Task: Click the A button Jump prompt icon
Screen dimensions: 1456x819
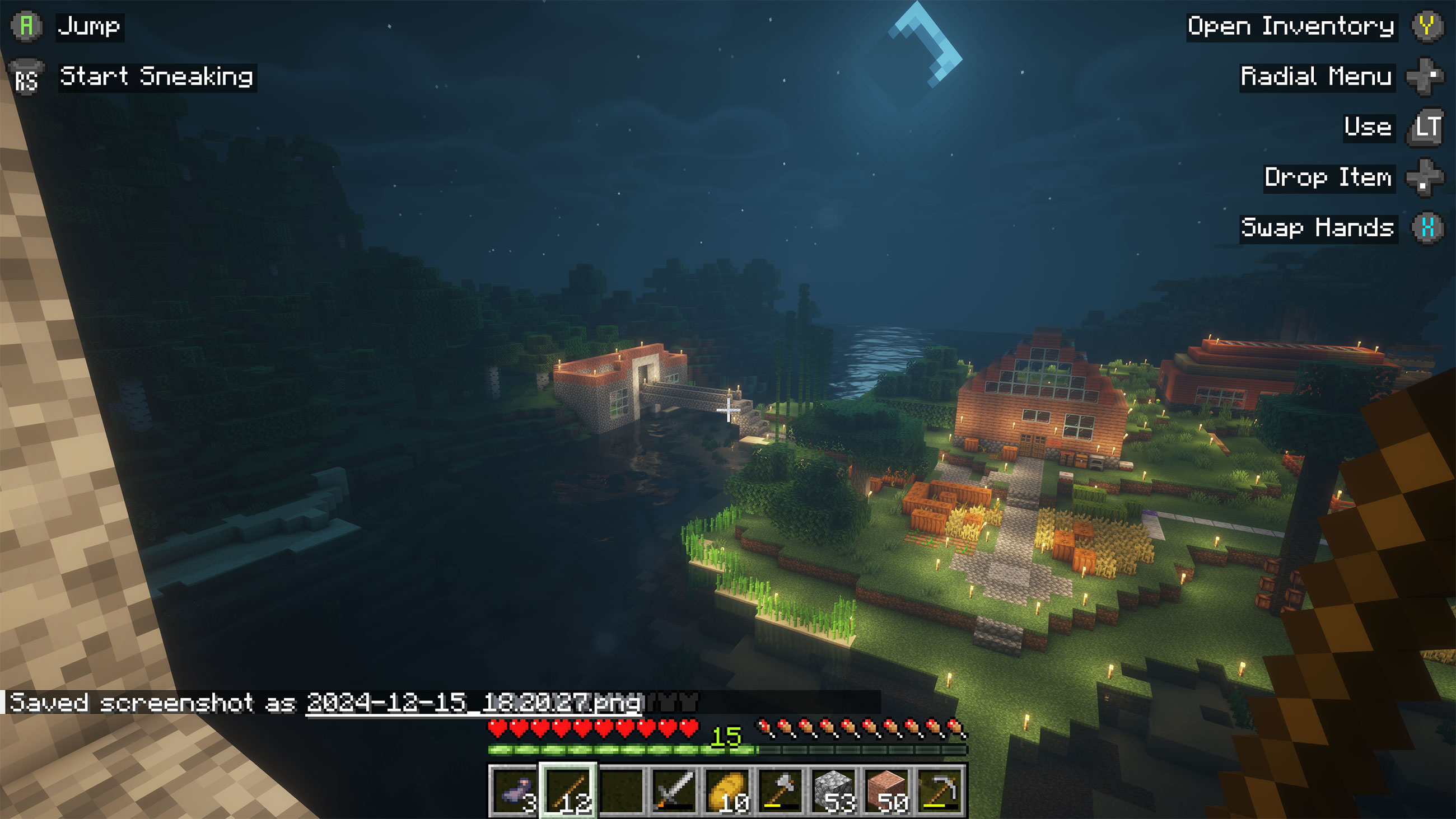Action: (26, 26)
